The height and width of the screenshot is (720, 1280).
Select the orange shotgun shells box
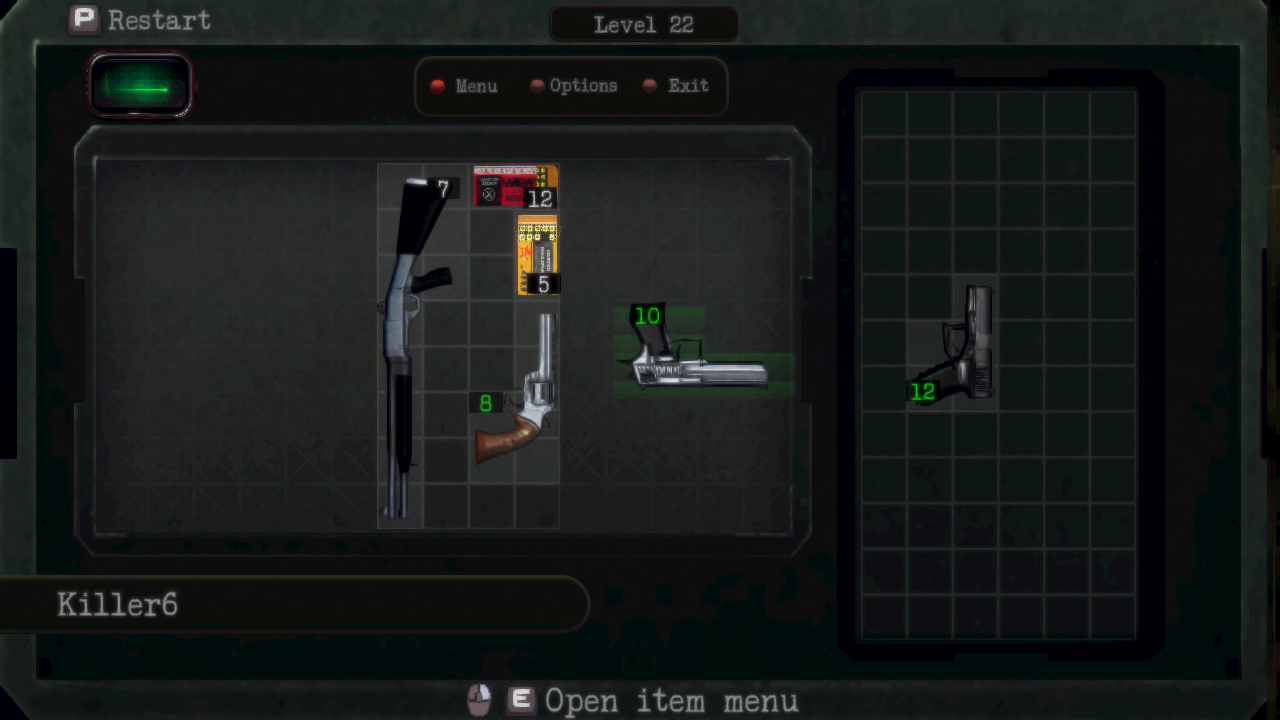coord(537,255)
